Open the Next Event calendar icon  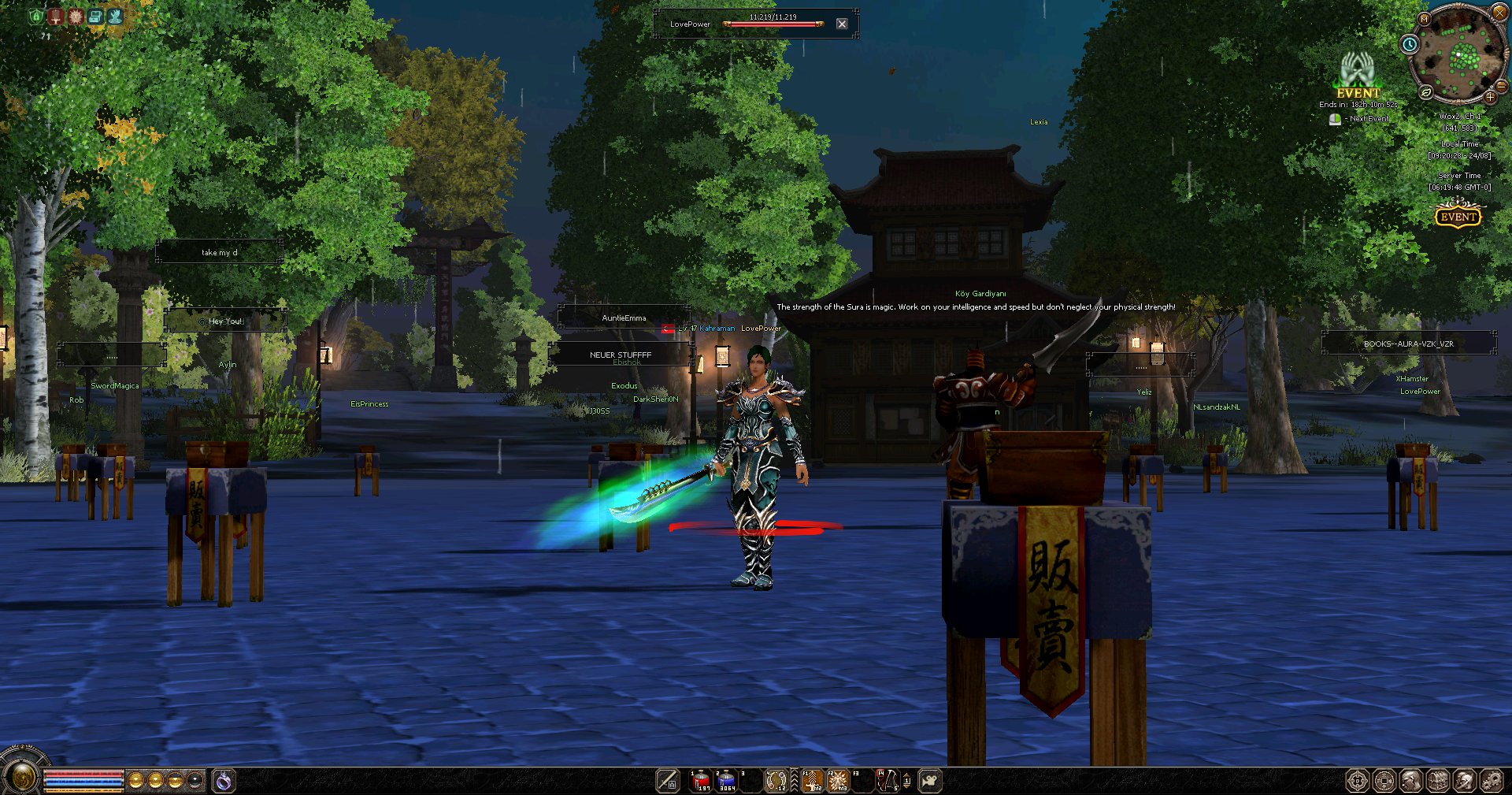(x=1335, y=119)
